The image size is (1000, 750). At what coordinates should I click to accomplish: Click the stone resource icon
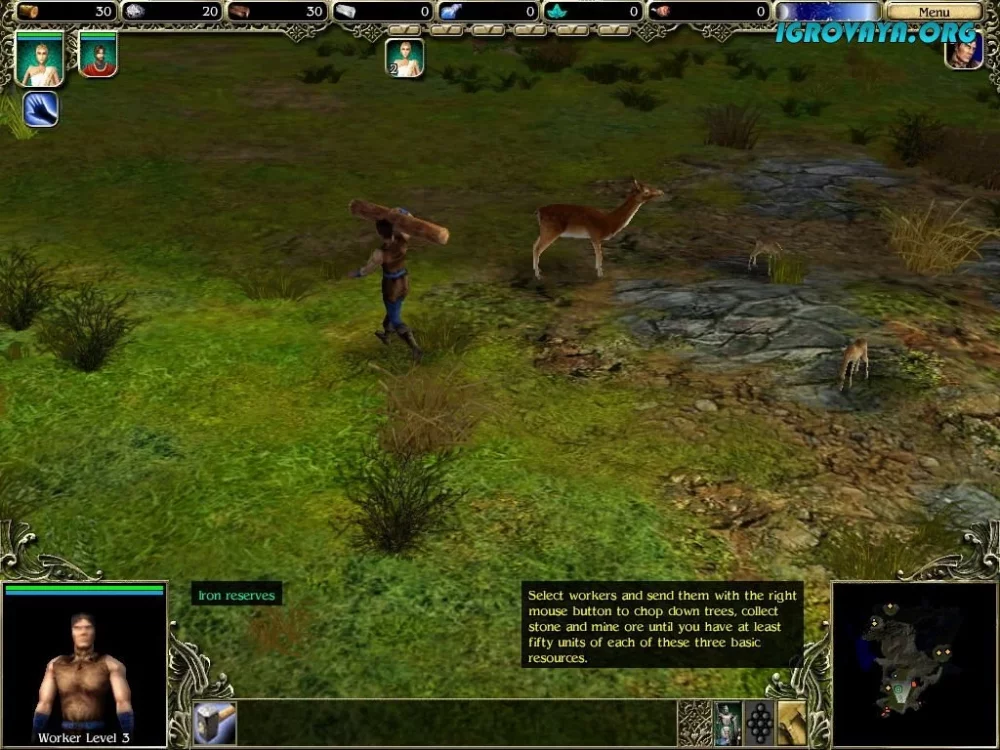(135, 11)
